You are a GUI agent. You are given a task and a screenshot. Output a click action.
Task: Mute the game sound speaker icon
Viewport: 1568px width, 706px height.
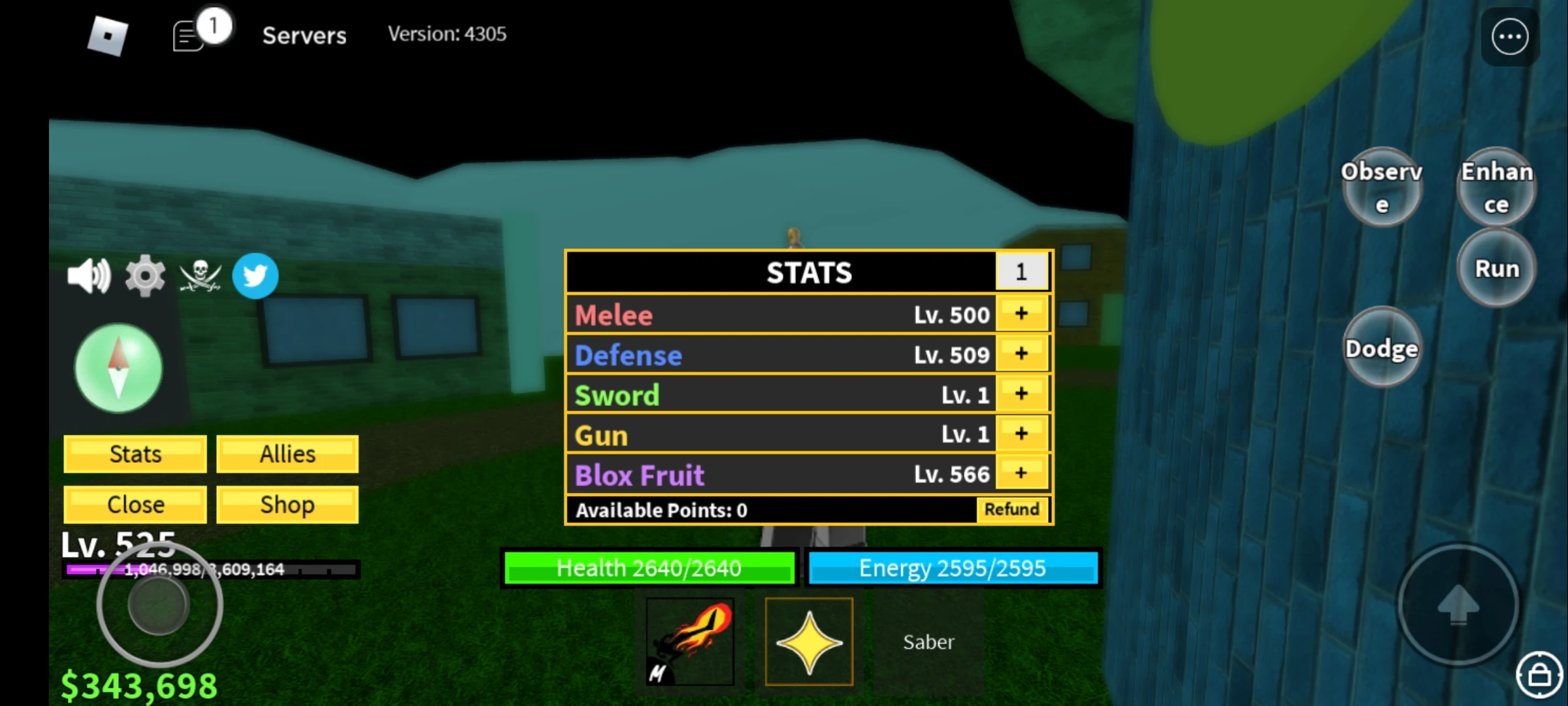(x=90, y=275)
